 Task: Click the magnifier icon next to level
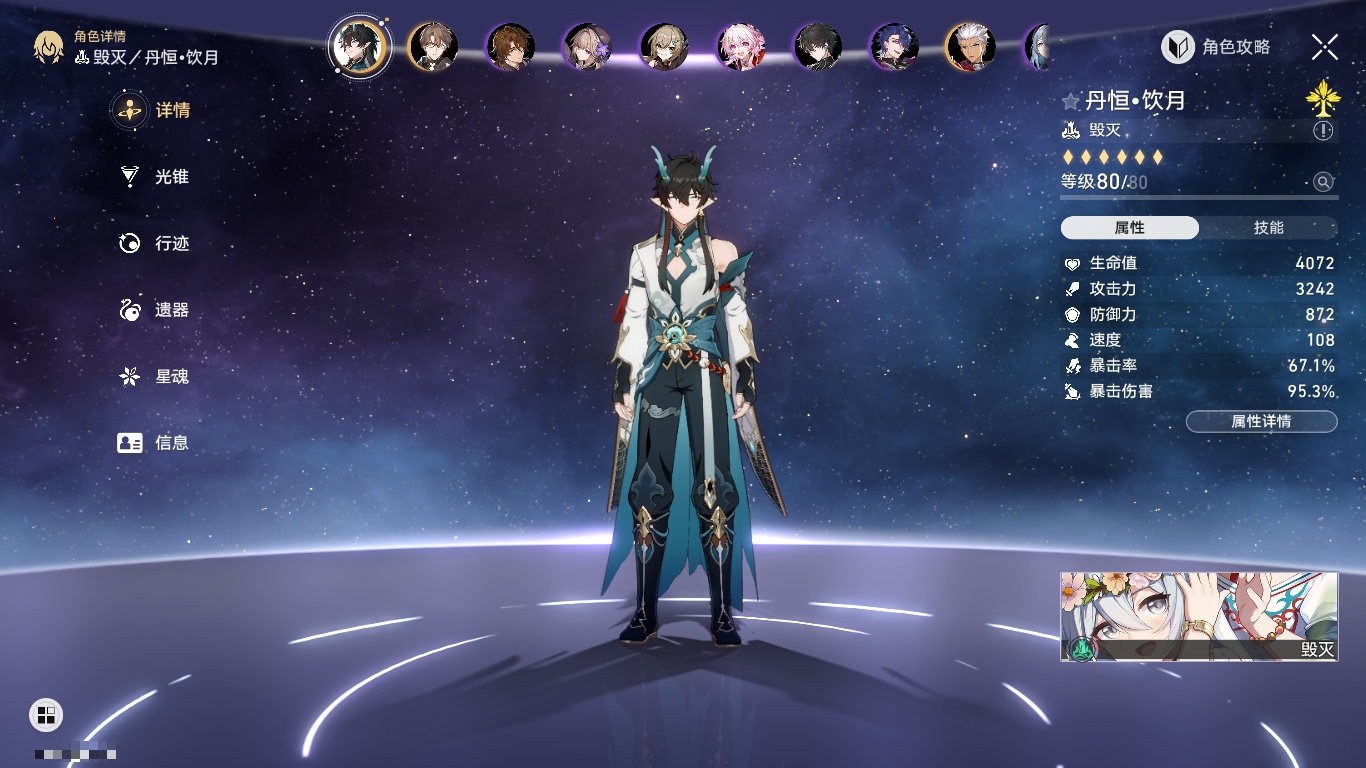point(1323,182)
